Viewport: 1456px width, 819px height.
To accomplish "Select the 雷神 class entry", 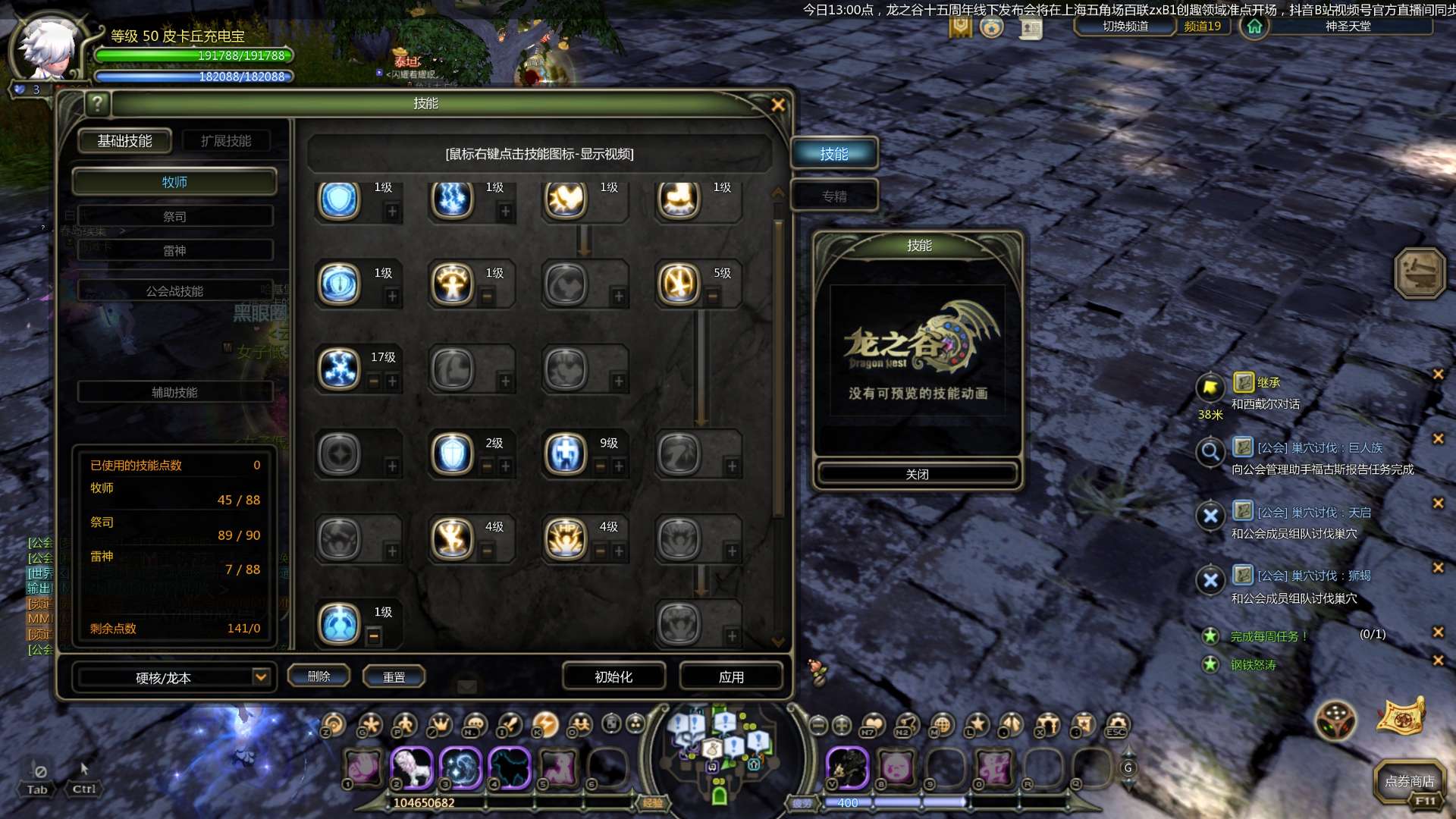I will click(174, 251).
